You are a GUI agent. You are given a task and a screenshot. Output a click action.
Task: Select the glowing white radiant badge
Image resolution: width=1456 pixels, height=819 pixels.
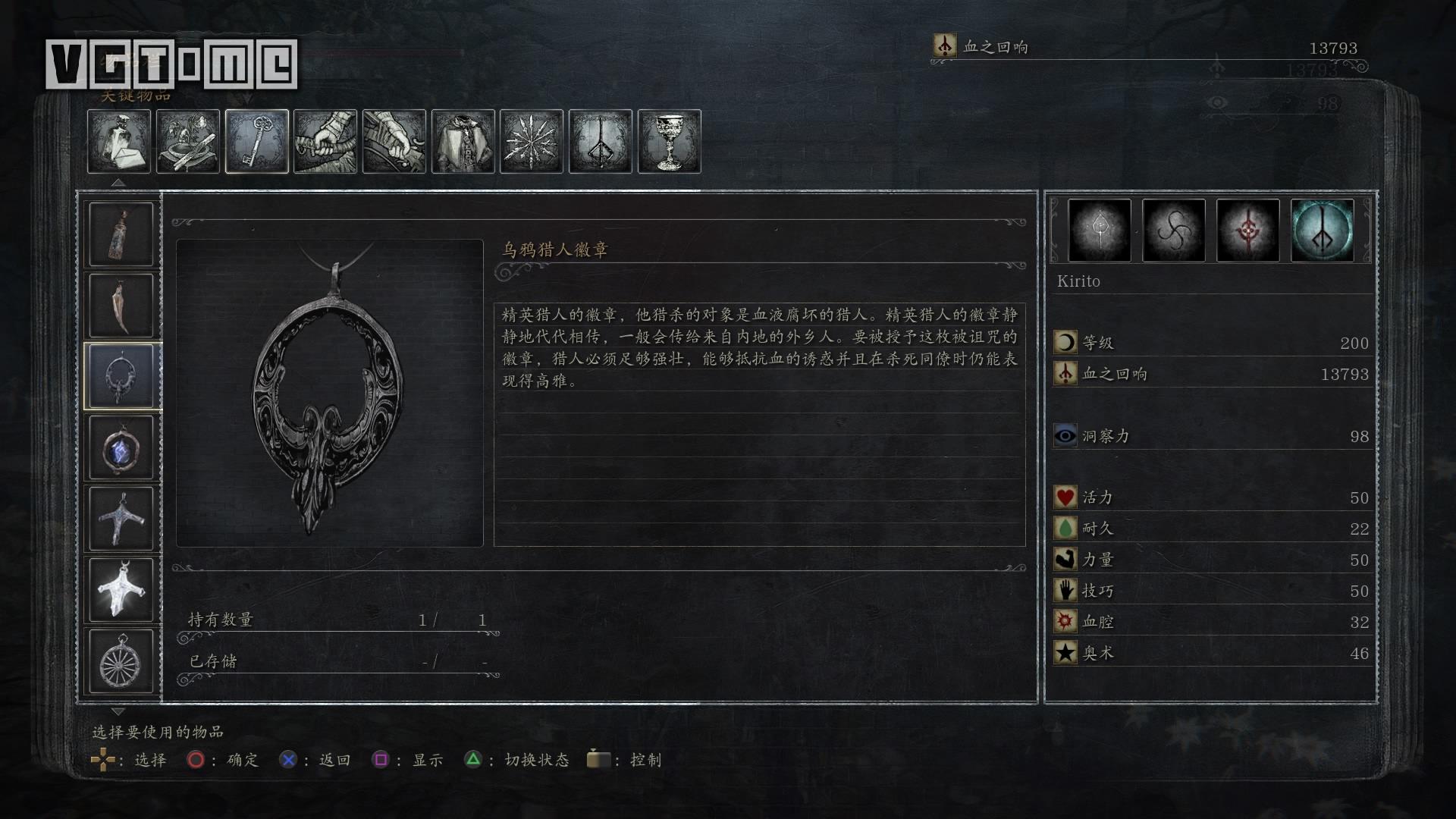pos(121,590)
